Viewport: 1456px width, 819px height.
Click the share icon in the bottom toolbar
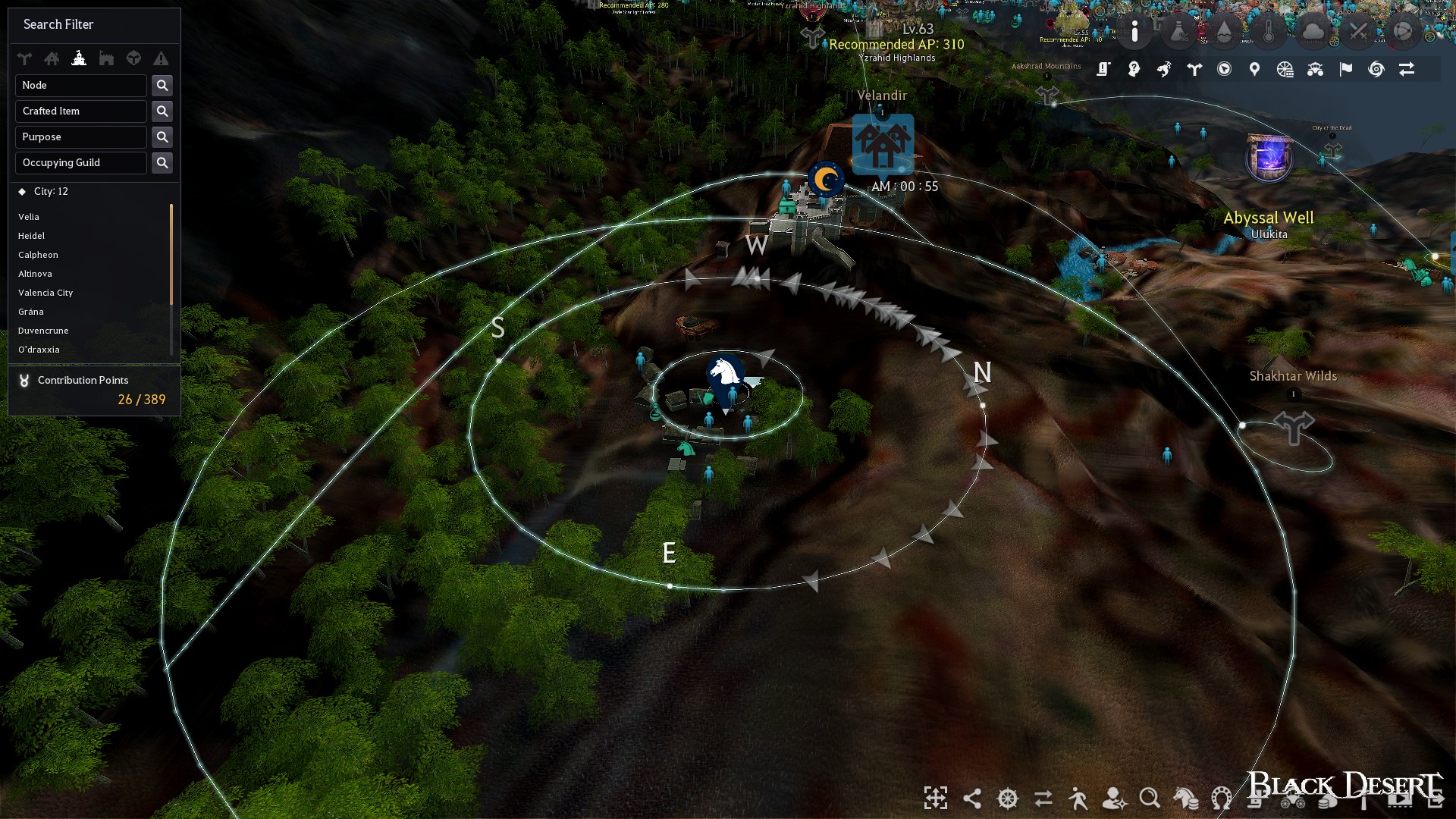973,799
